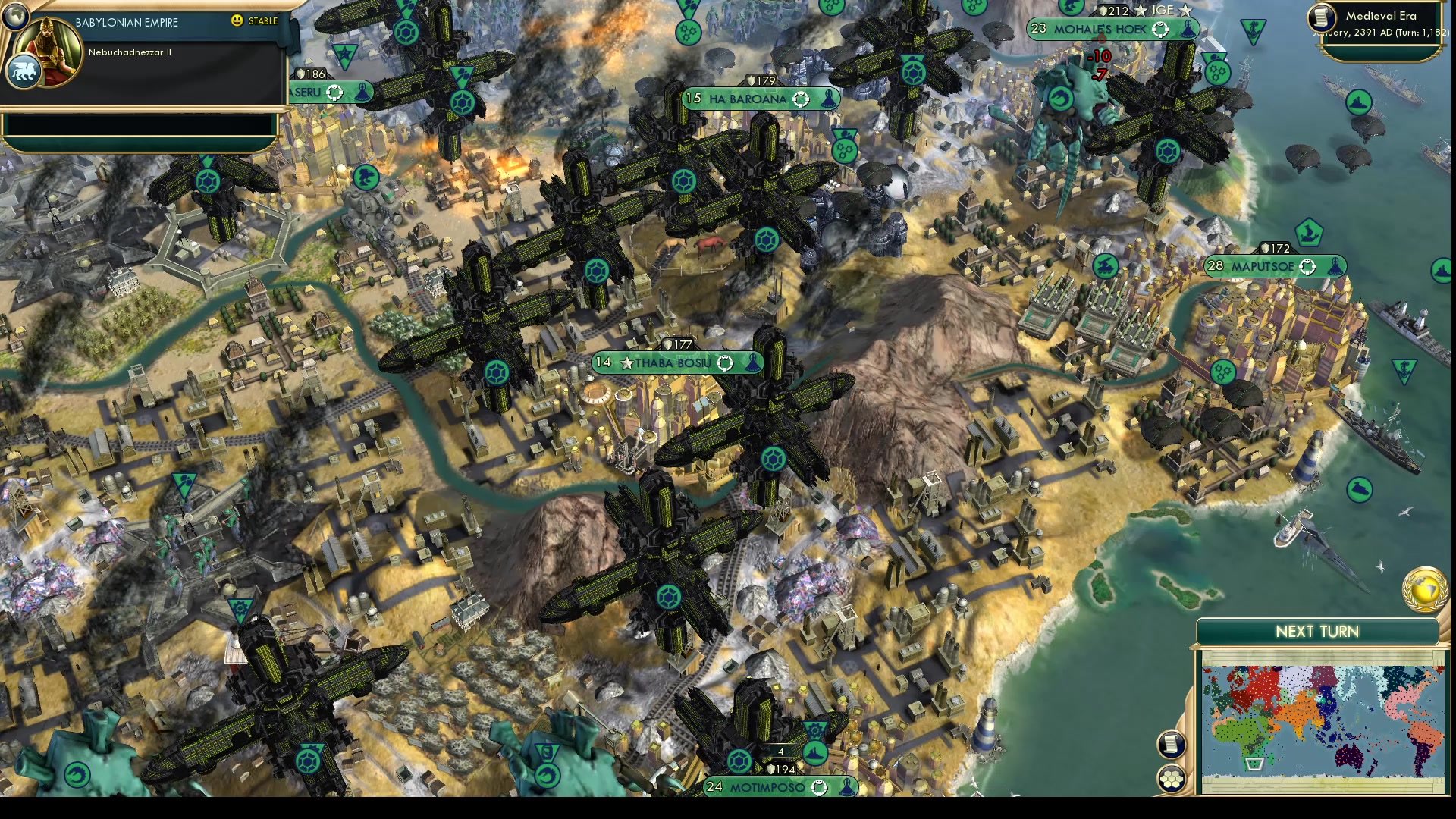Click the Medieval Era scroll on the turn clock

pyautogui.click(x=1320, y=18)
